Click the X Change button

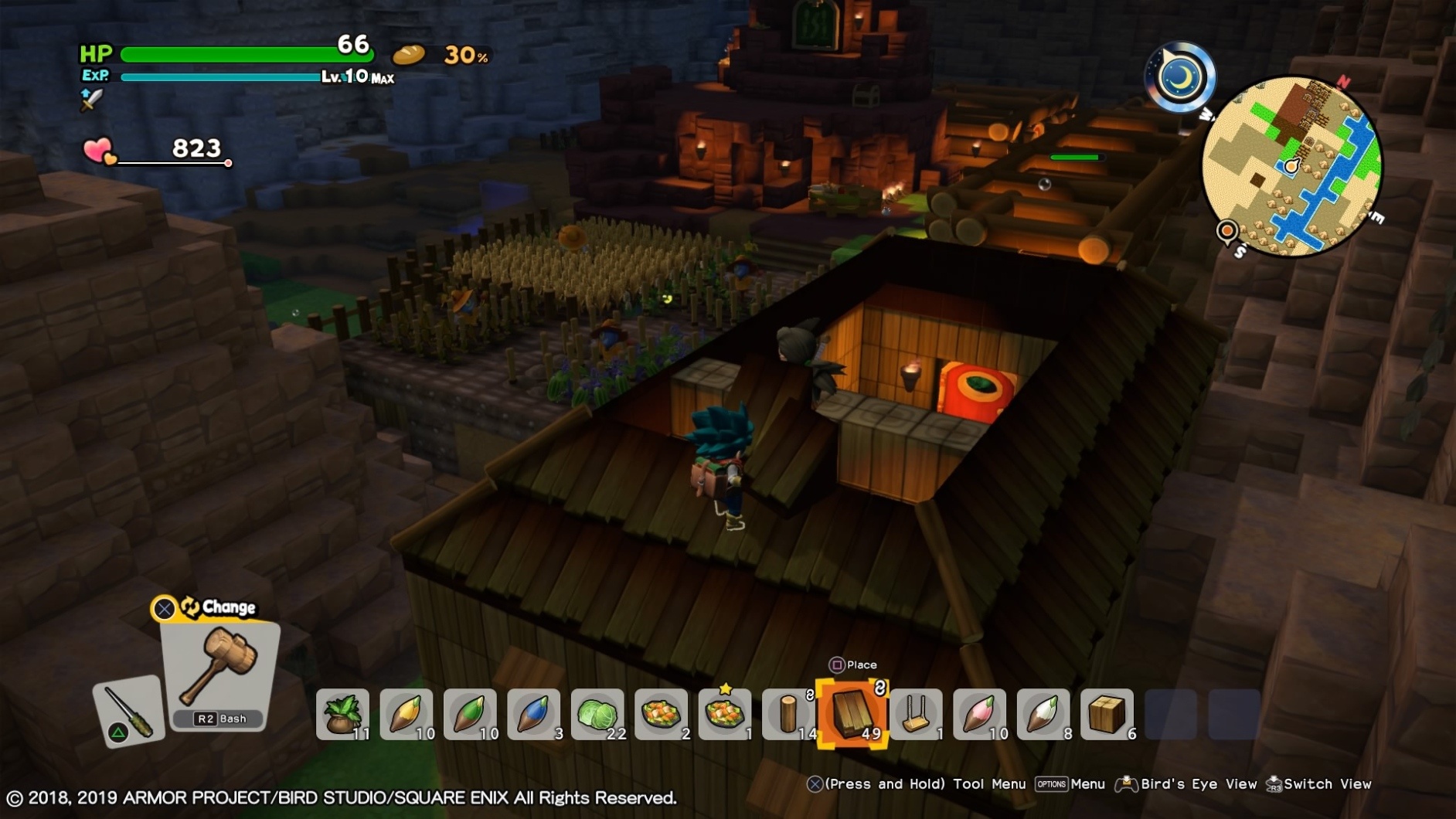pyautogui.click(x=164, y=609)
